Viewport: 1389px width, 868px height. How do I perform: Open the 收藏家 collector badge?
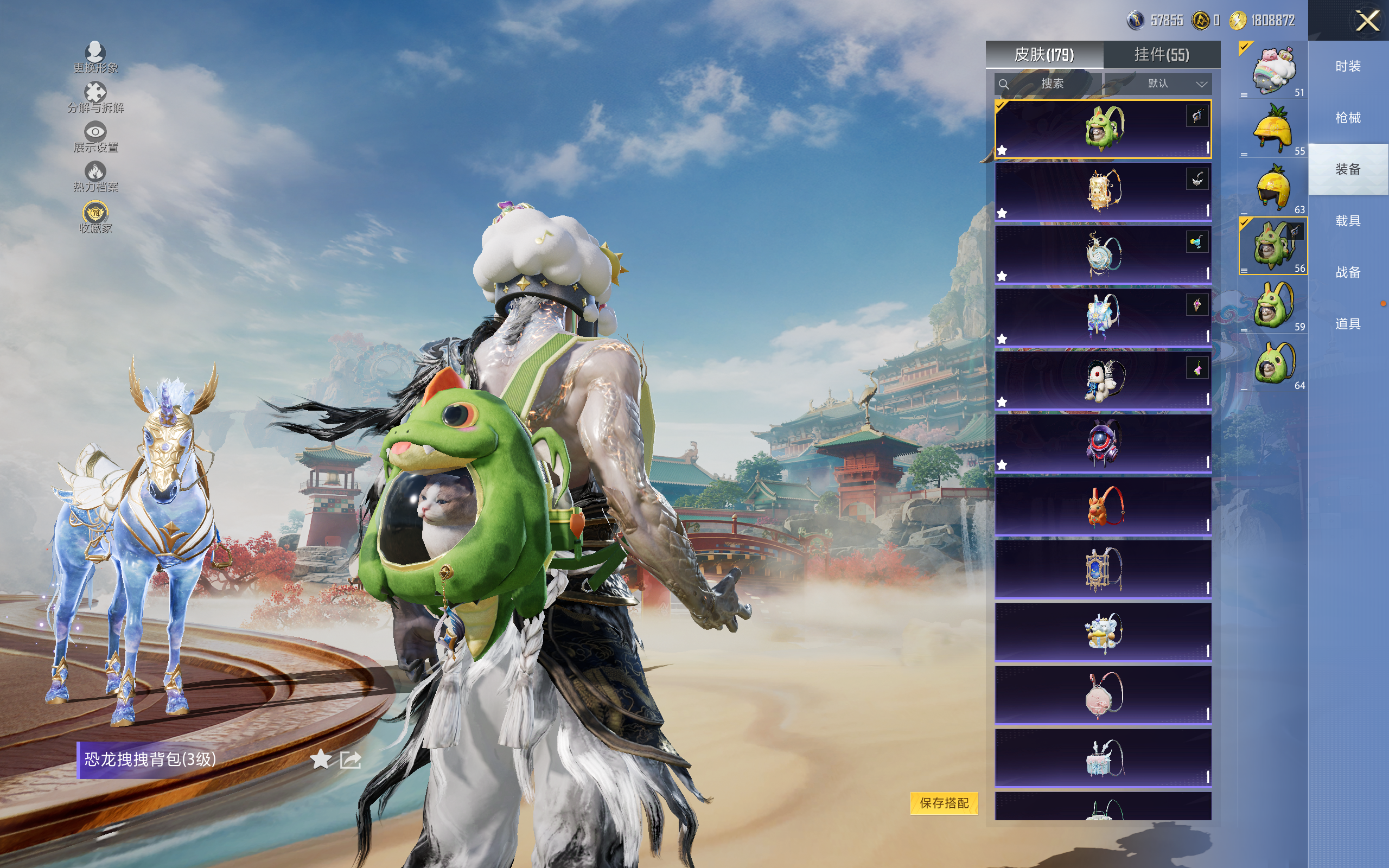[95, 217]
